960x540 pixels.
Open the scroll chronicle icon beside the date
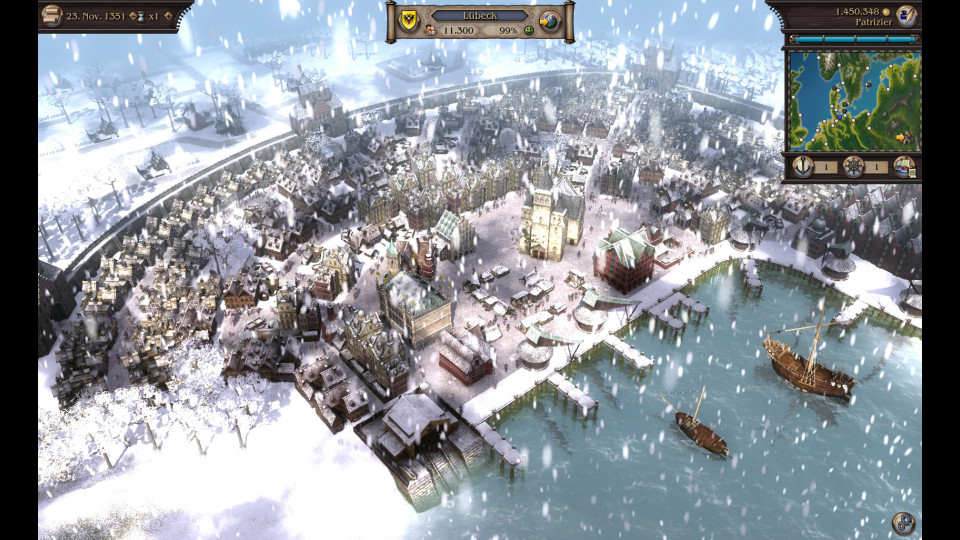click(x=52, y=16)
